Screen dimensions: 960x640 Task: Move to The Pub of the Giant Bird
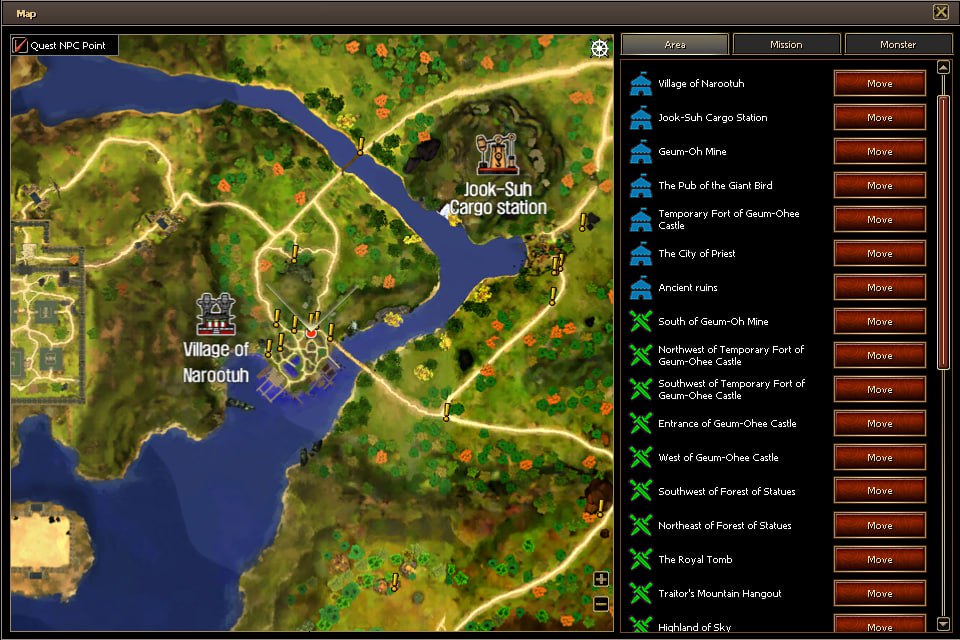click(x=879, y=186)
